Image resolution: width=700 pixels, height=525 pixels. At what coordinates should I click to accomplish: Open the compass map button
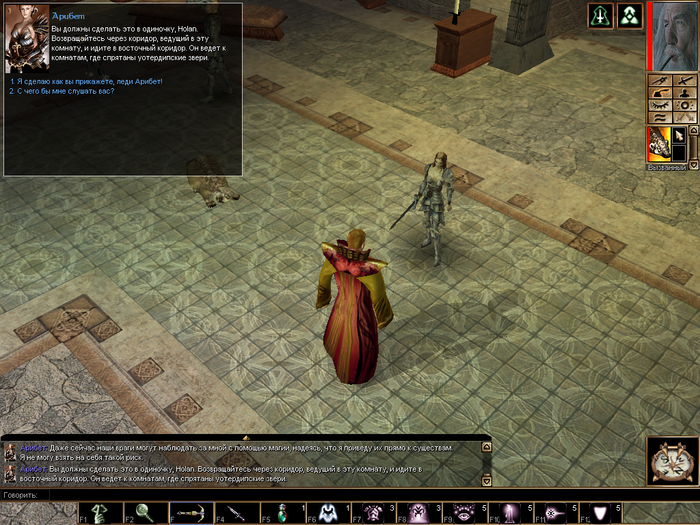pyautogui.click(x=659, y=81)
